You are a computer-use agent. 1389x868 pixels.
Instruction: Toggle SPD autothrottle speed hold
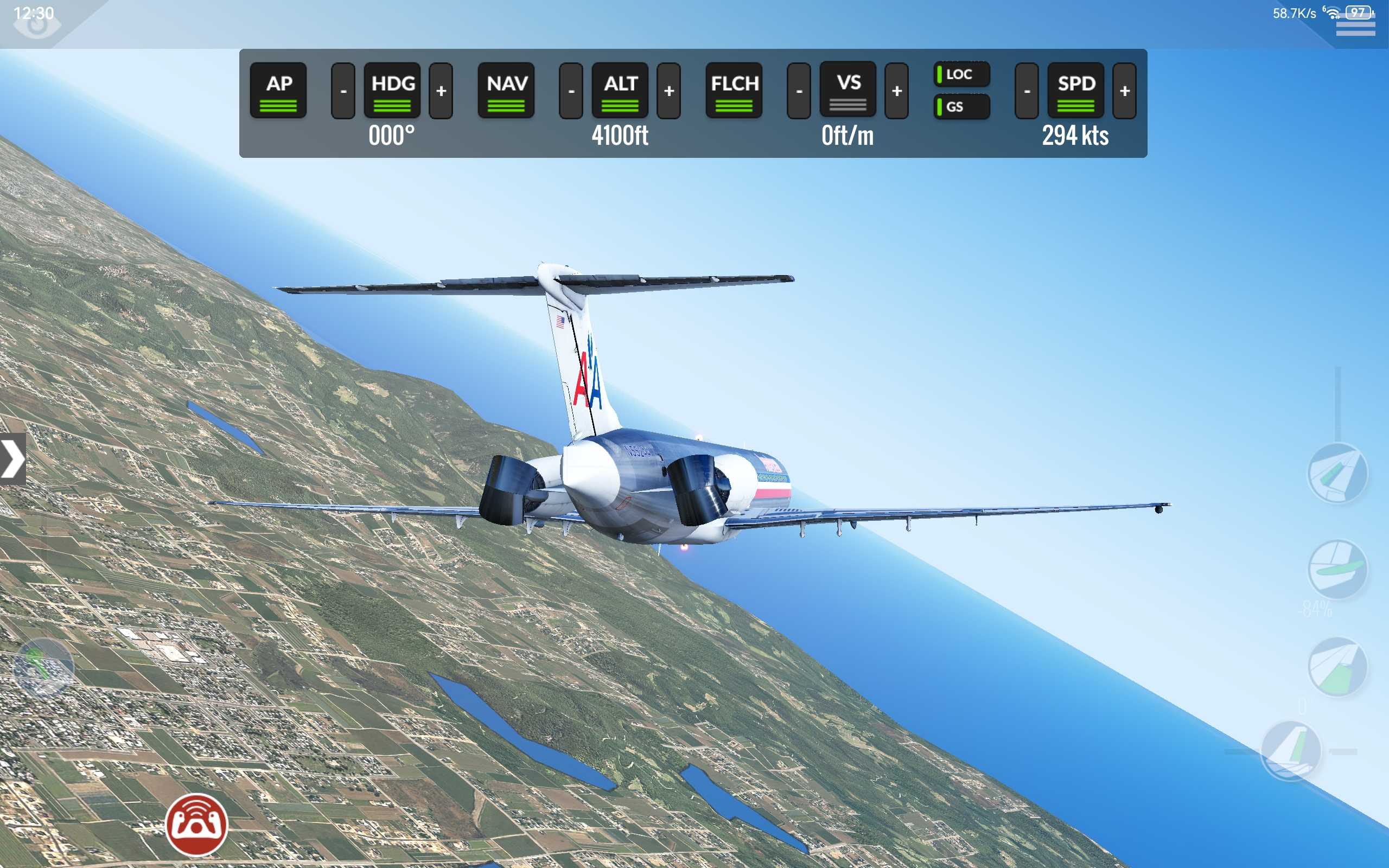click(x=1075, y=90)
